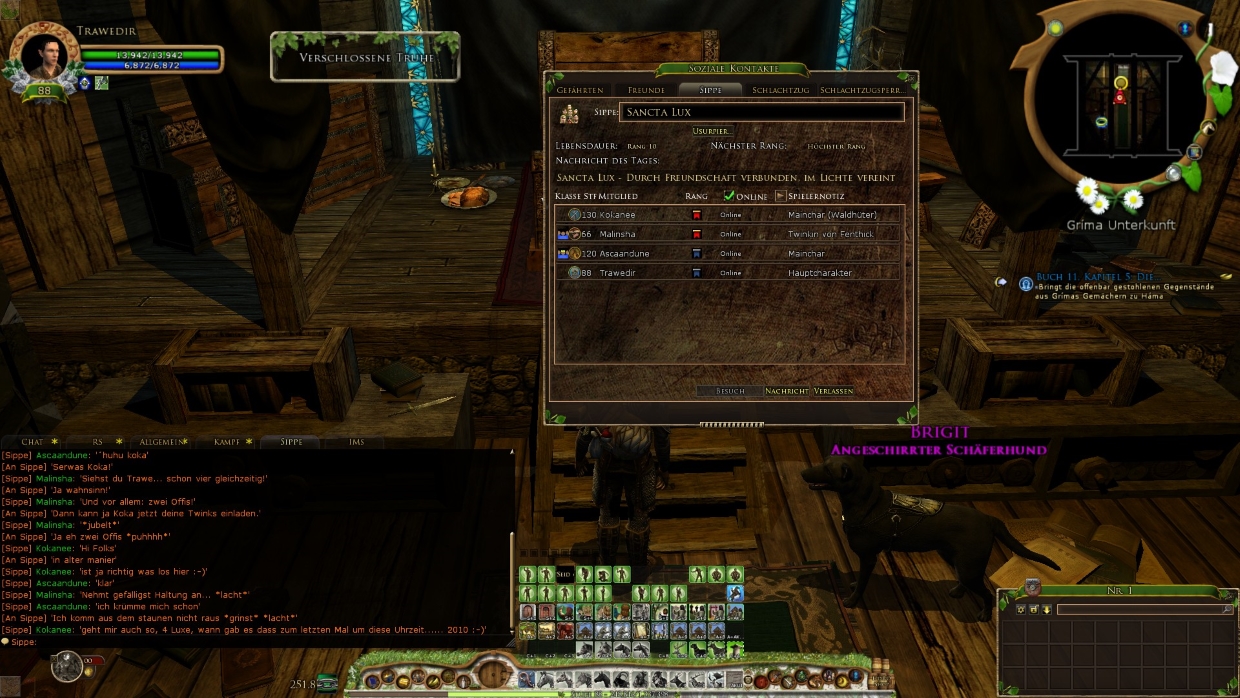This screenshot has width=1240, height=698.
Task: Select Malinsha in the member list
Action: (616, 234)
